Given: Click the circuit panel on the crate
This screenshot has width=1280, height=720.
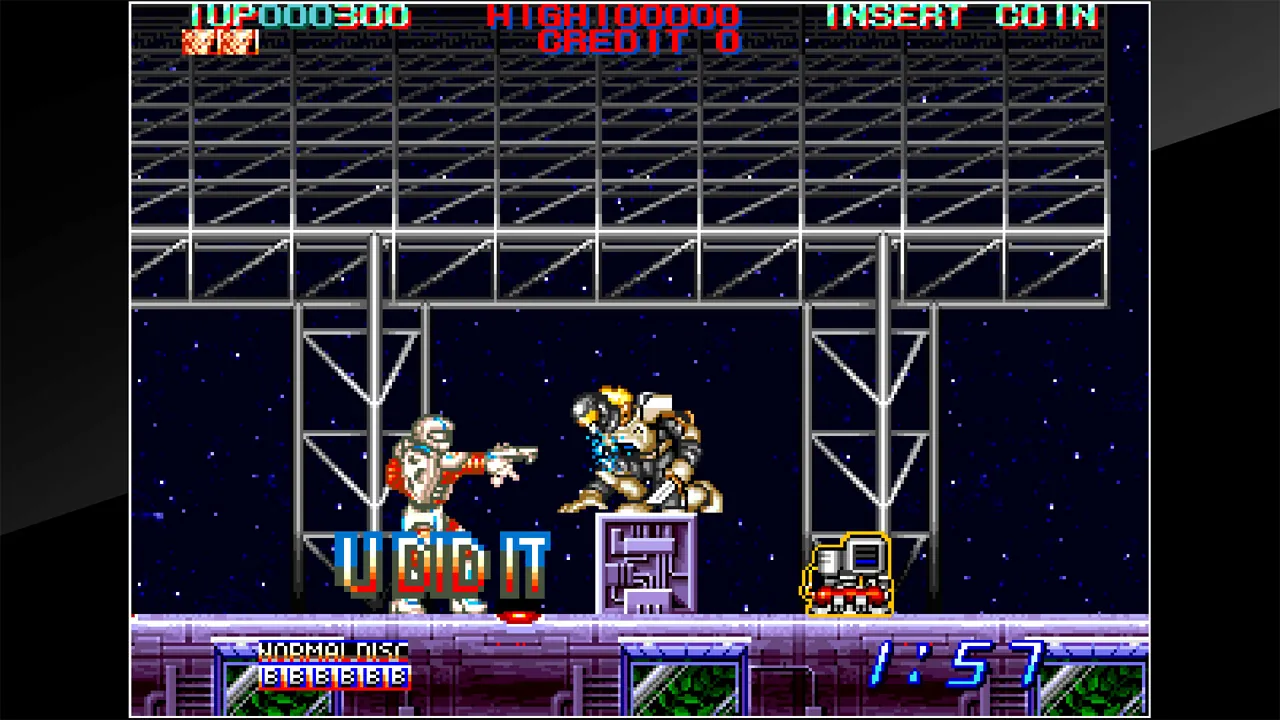Looking at the screenshot, I should [645, 565].
